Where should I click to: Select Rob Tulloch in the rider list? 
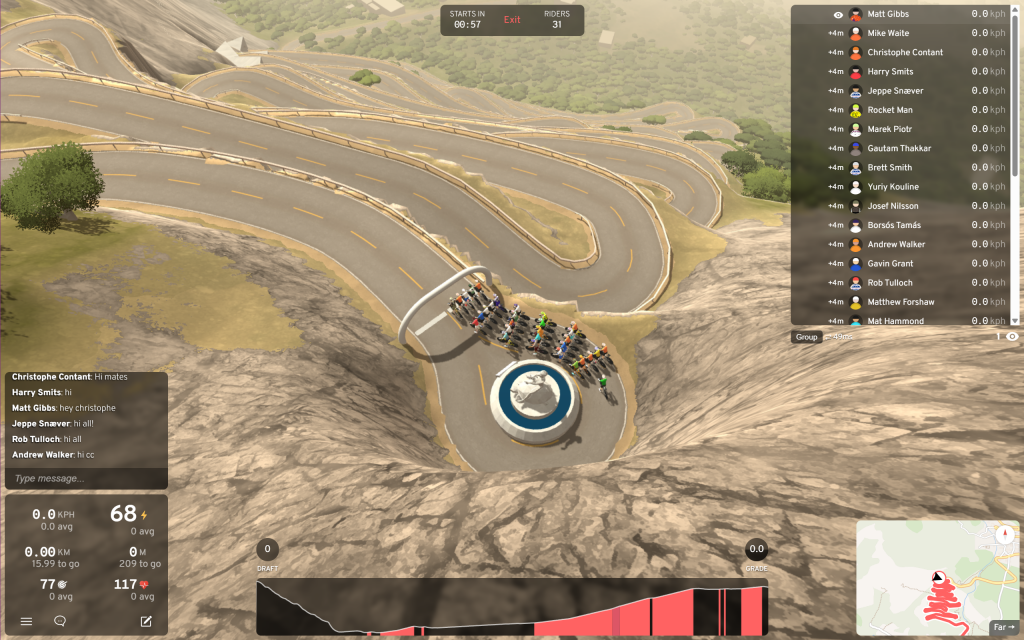click(x=890, y=283)
